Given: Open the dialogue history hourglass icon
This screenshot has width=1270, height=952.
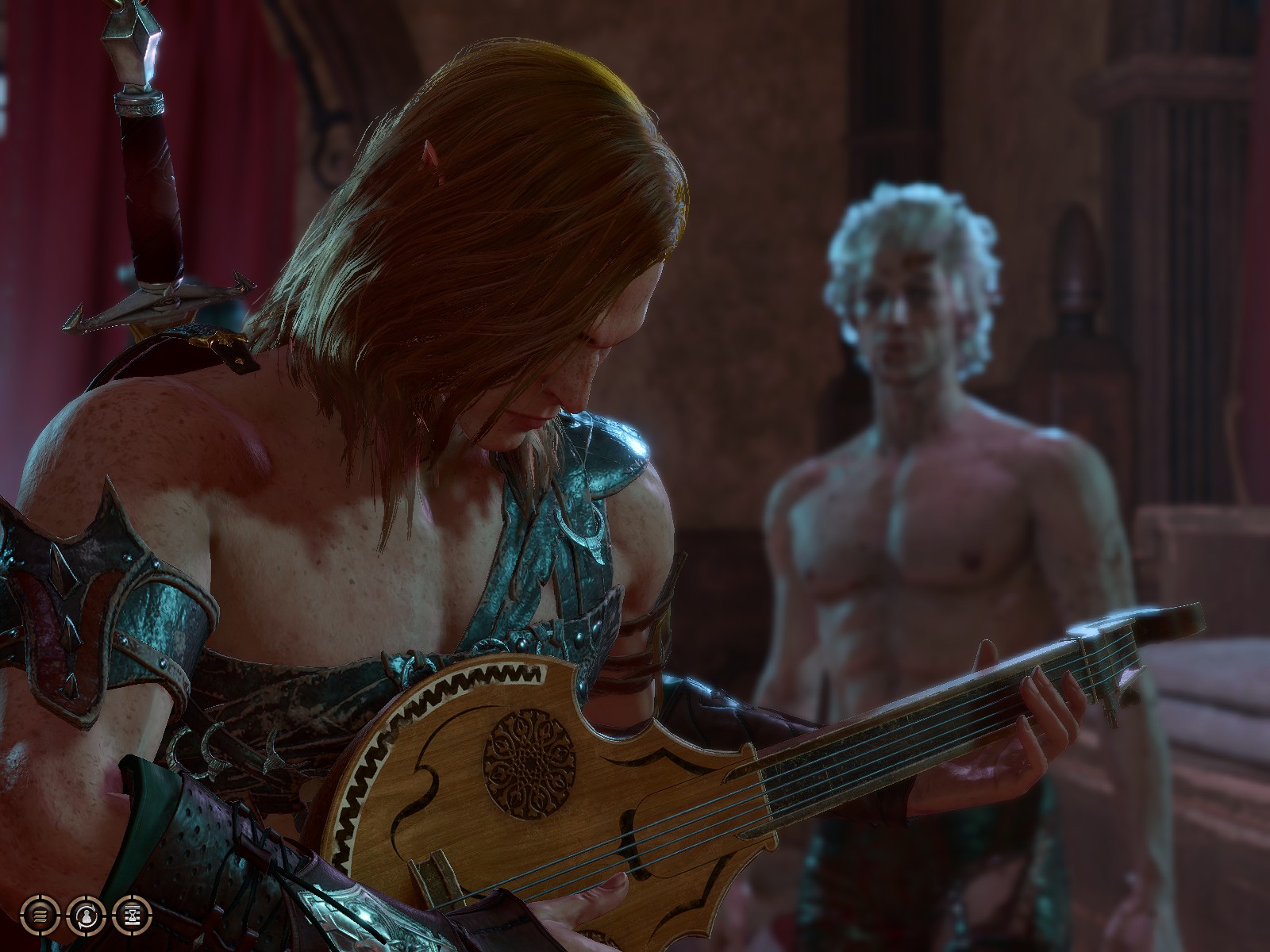Looking at the screenshot, I should tap(131, 915).
